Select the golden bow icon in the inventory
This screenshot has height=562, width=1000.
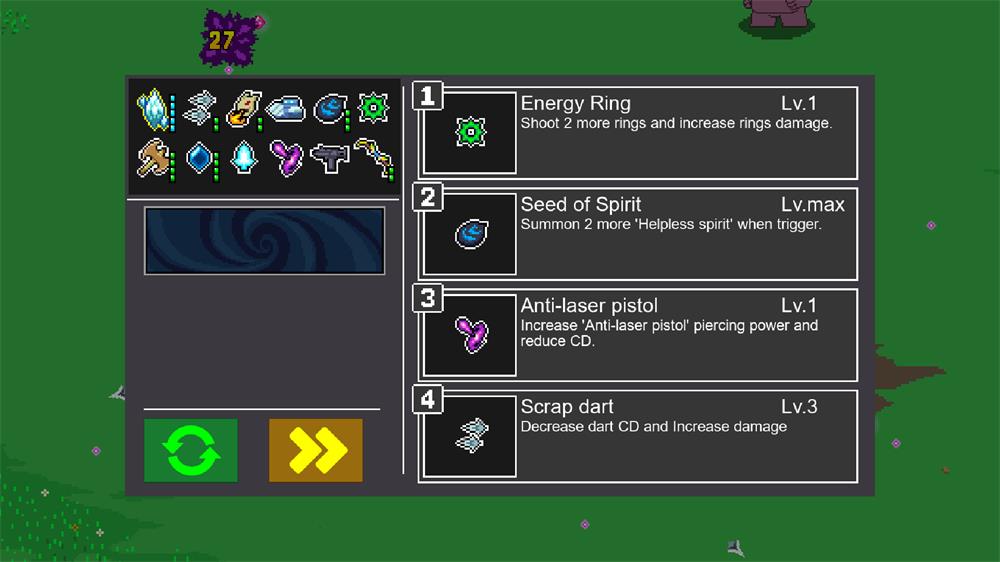pyautogui.click(x=374, y=158)
